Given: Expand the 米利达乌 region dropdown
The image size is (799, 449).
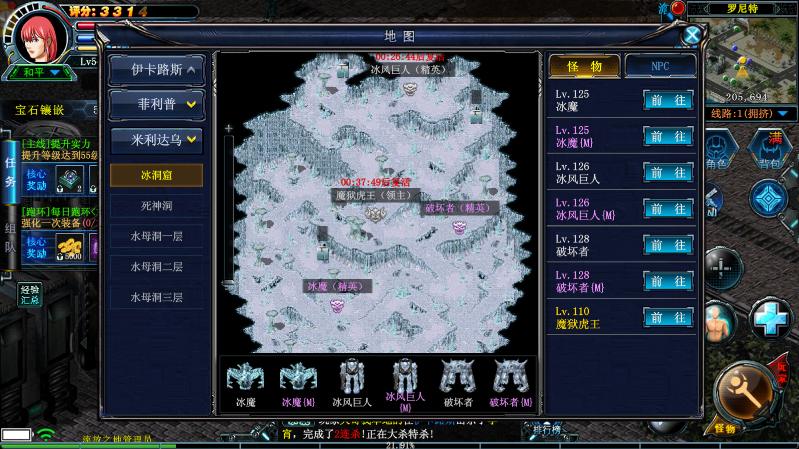Looking at the screenshot, I should click(156, 138).
